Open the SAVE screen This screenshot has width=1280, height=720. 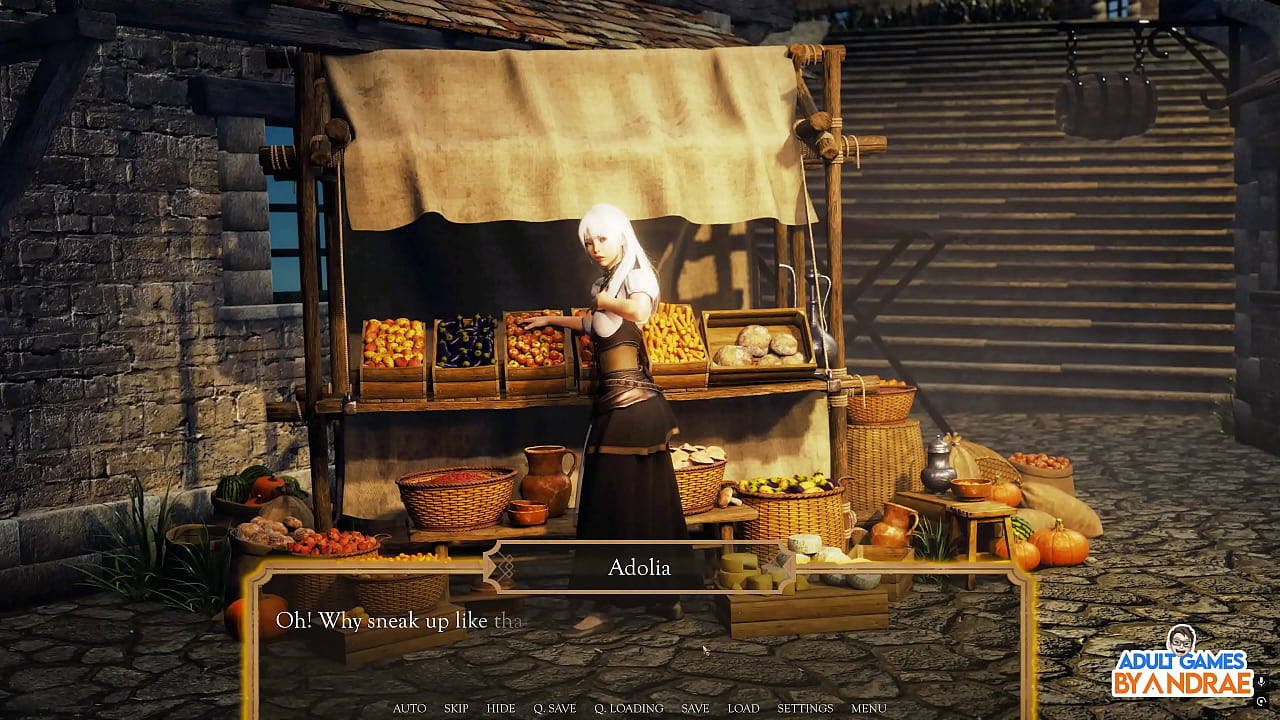pos(695,708)
